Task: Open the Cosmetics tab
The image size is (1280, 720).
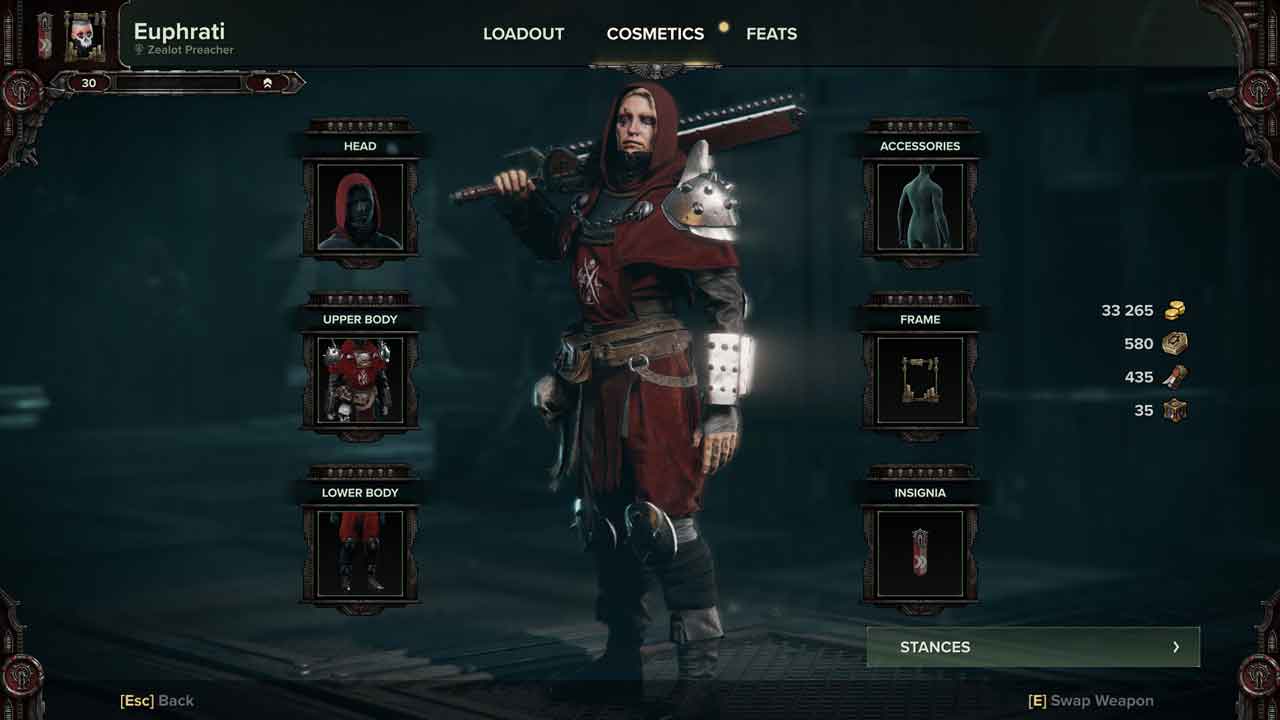Action: 655,34
